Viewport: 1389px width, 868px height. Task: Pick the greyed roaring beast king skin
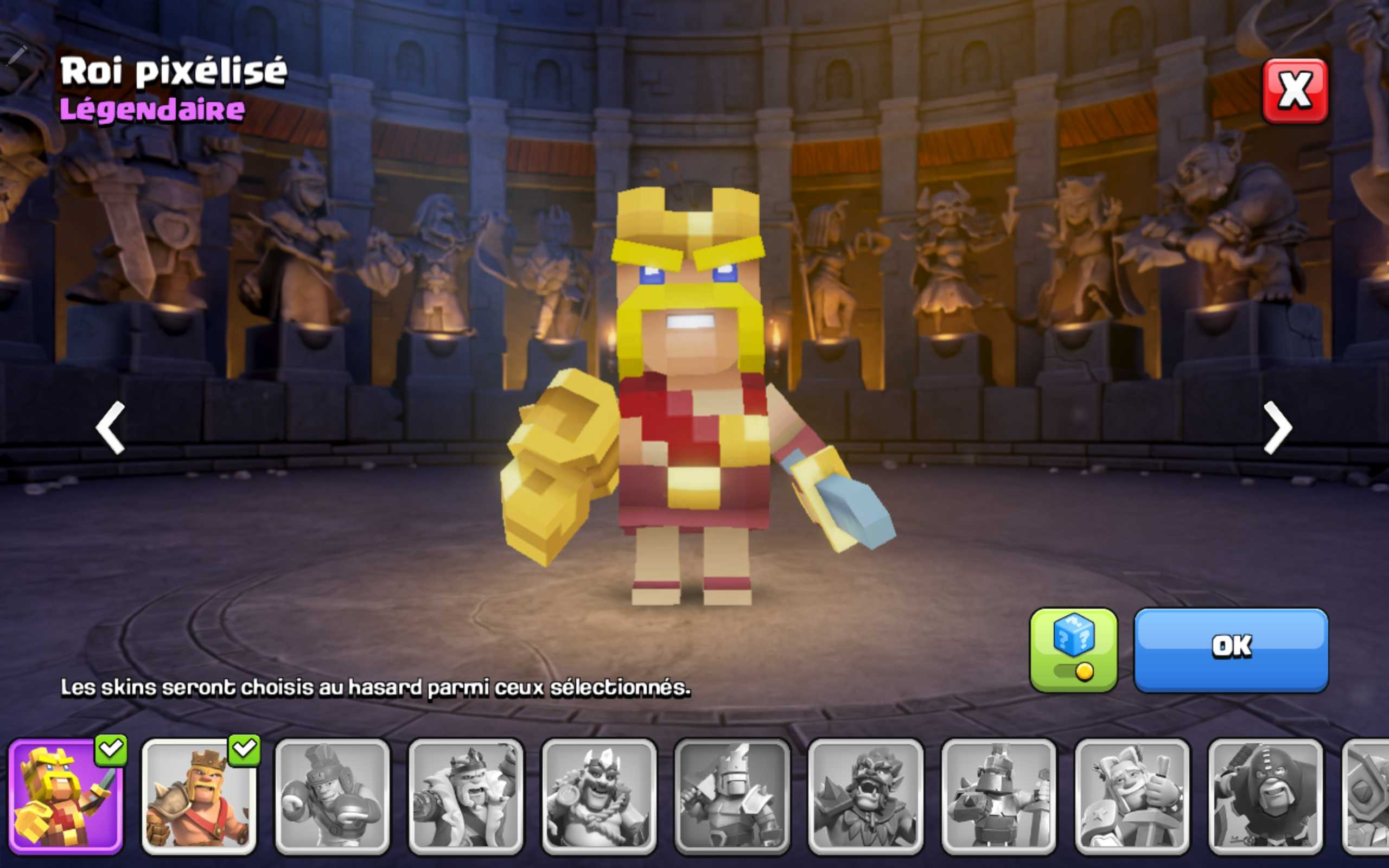point(865,796)
